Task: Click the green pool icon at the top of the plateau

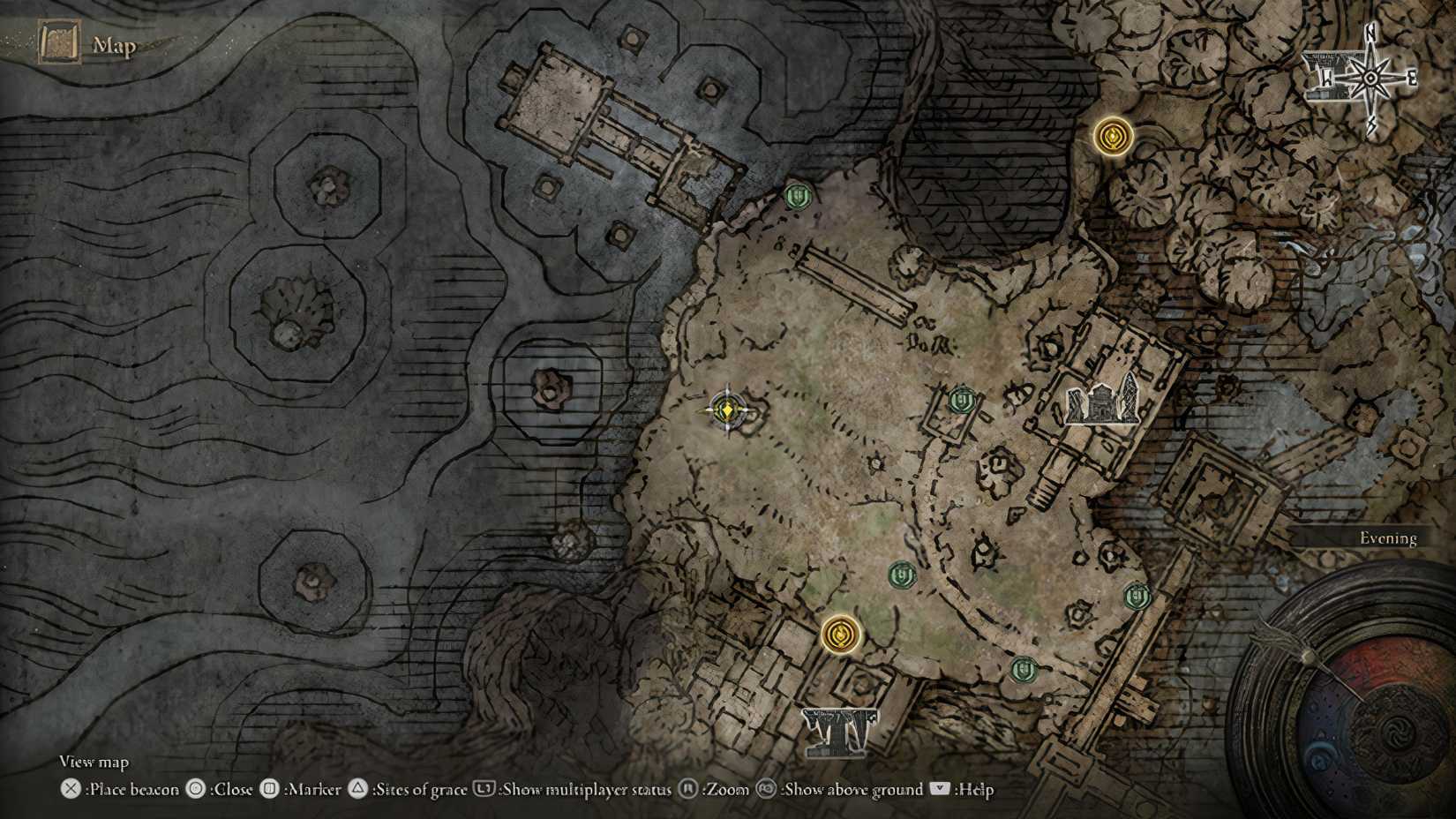Action: [x=799, y=196]
